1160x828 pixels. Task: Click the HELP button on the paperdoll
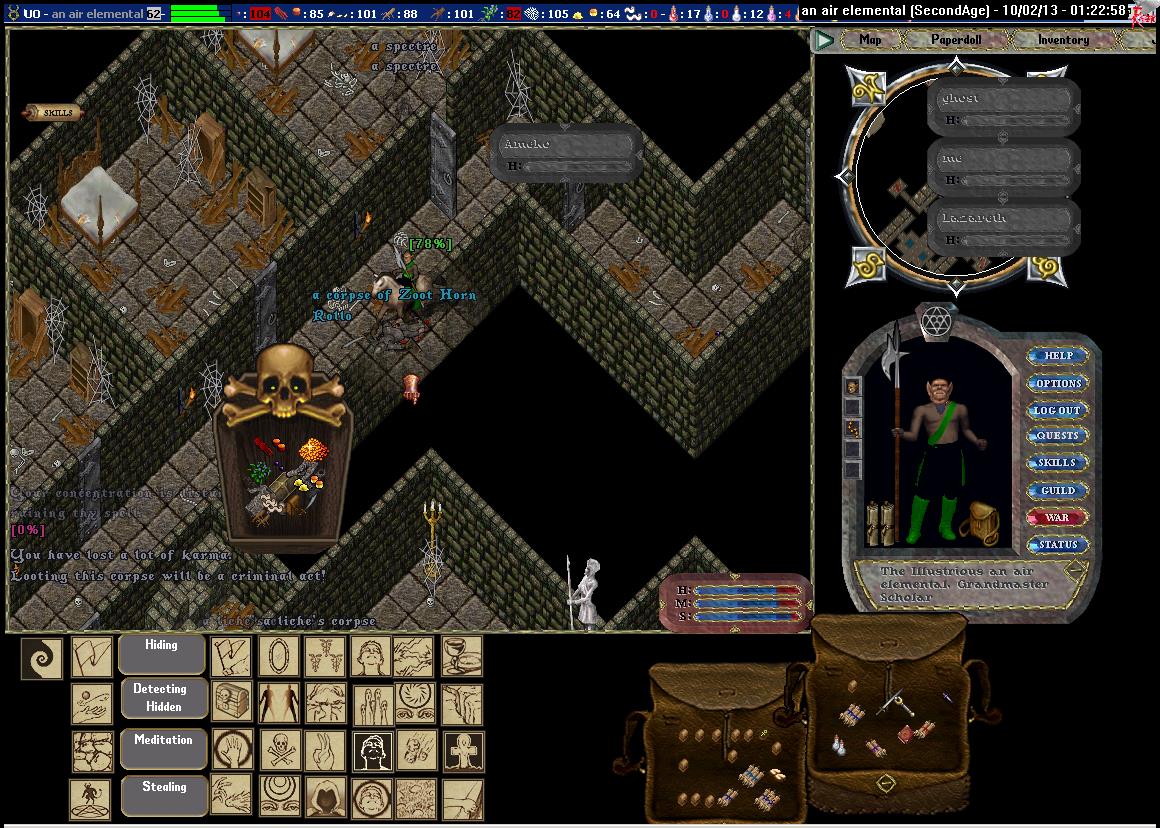coord(1058,356)
